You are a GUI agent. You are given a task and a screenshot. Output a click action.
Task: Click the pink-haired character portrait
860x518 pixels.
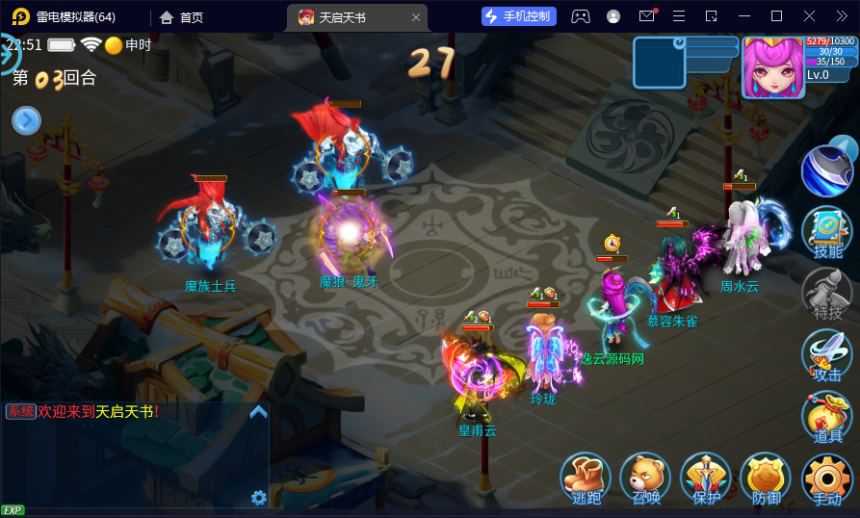(x=772, y=67)
